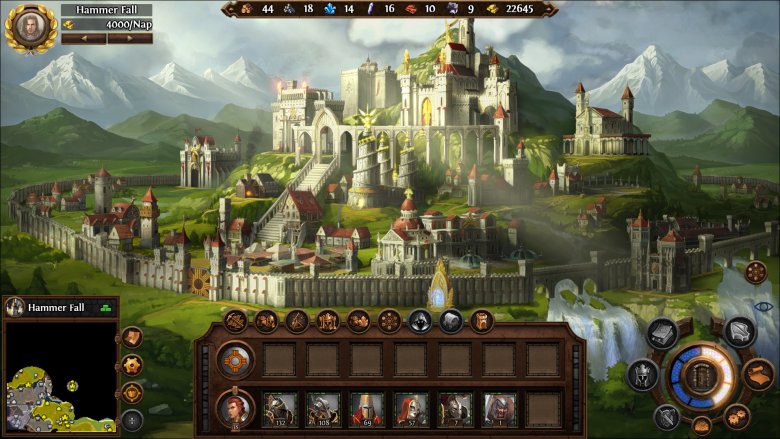Toggle the blue eye view icon
The width and height of the screenshot is (780, 439).
coord(764,306)
